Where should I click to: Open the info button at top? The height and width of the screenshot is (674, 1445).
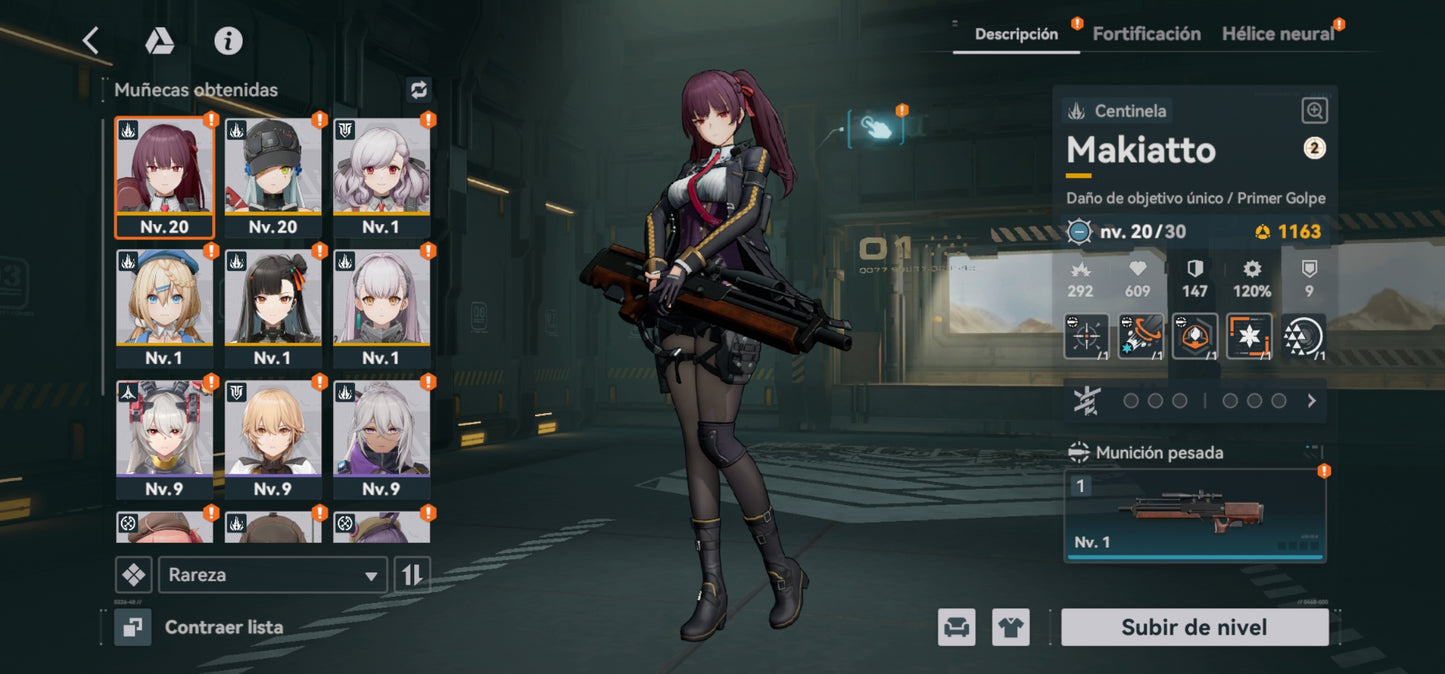pos(229,41)
